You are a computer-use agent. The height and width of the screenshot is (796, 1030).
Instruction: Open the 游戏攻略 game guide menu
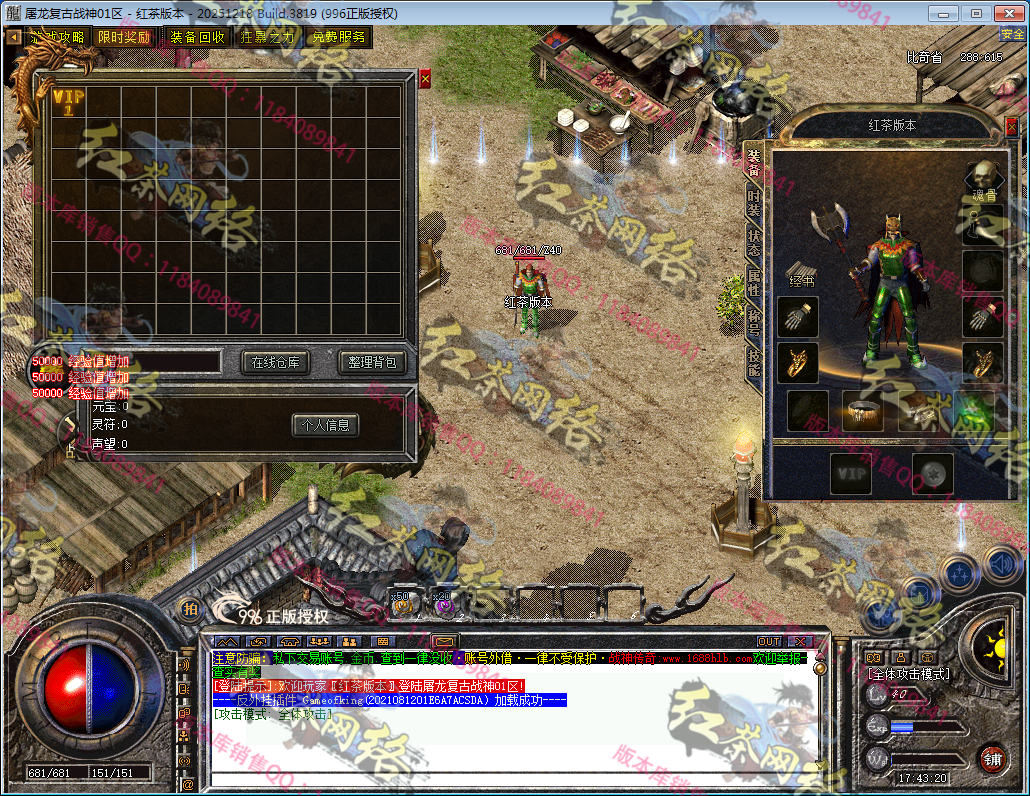click(57, 37)
